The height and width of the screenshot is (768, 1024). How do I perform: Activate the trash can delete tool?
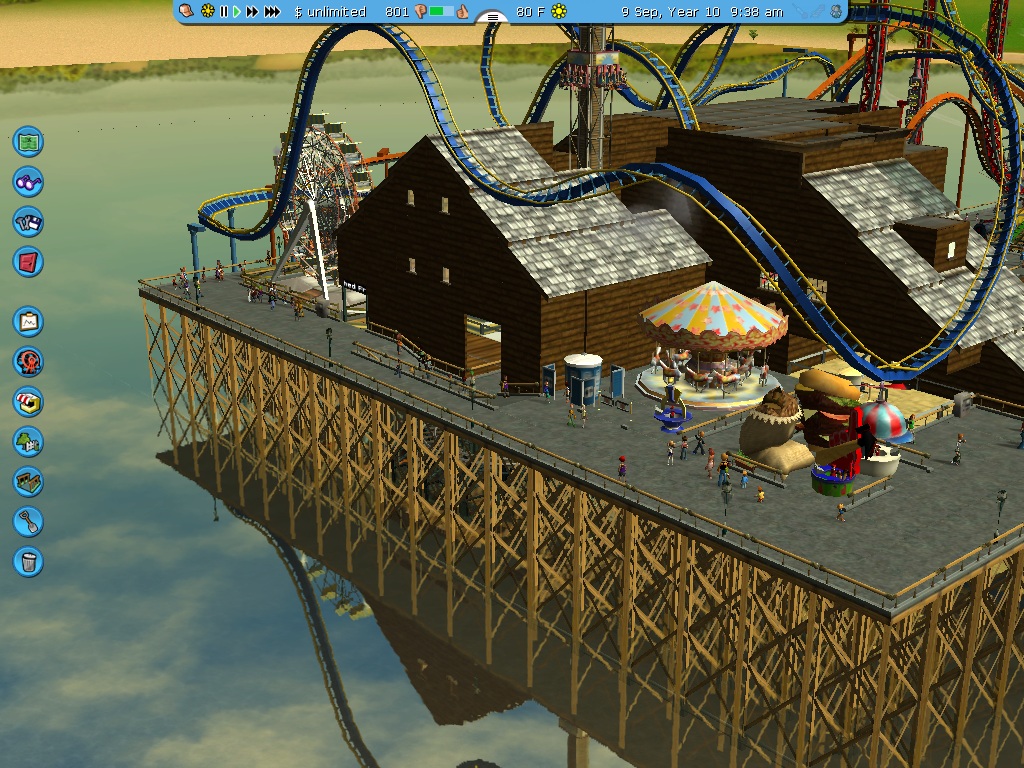pos(29,561)
